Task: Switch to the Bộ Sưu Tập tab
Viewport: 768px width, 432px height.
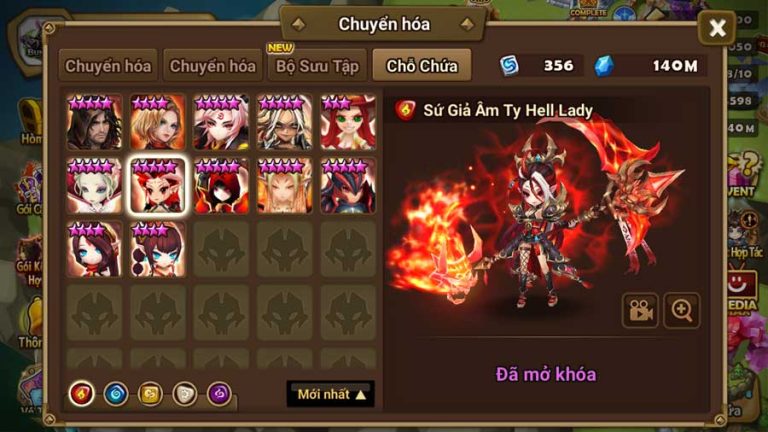Action: (x=317, y=67)
